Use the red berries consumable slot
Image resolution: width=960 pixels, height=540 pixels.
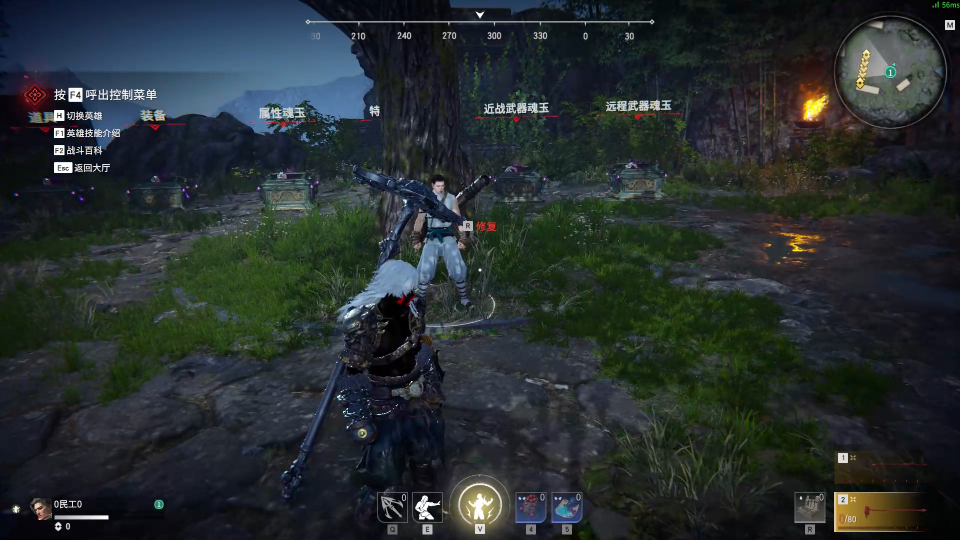530,507
